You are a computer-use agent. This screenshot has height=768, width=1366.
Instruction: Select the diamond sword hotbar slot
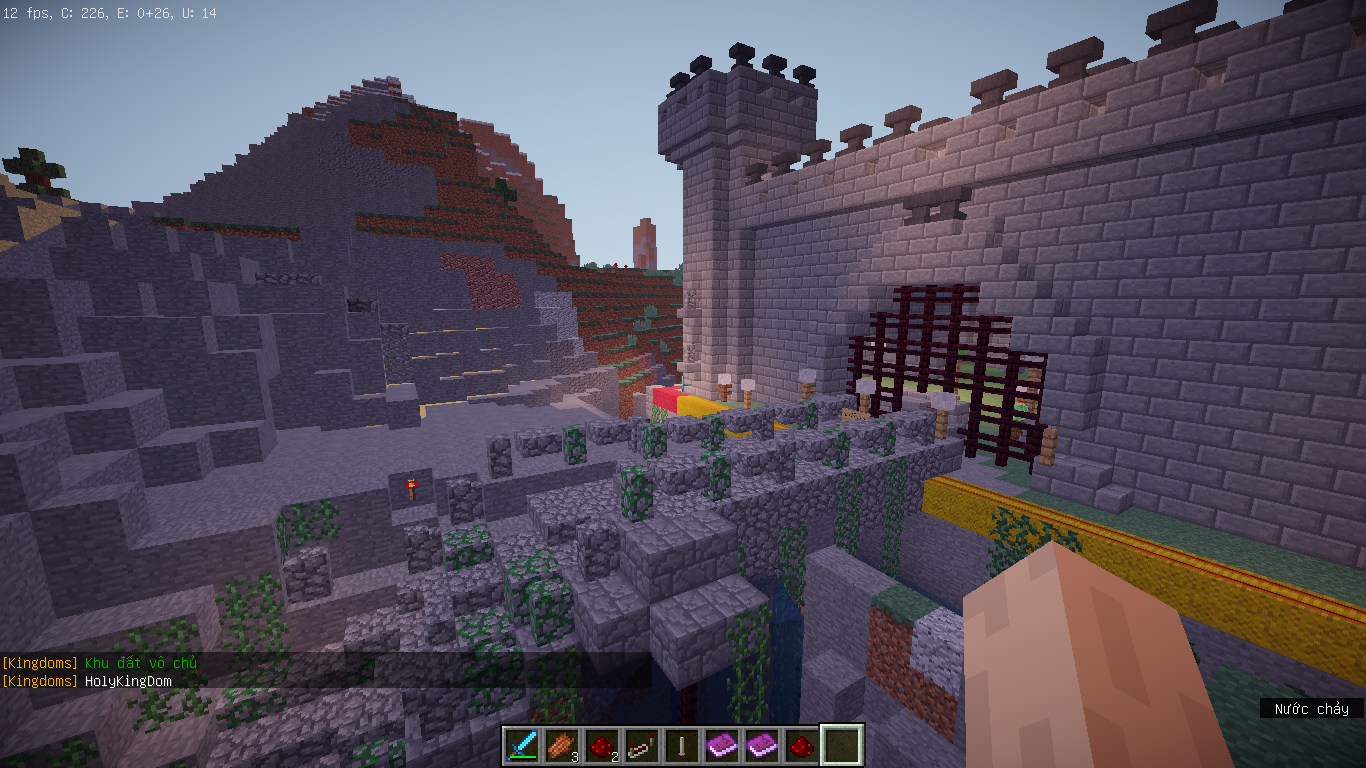[522, 745]
